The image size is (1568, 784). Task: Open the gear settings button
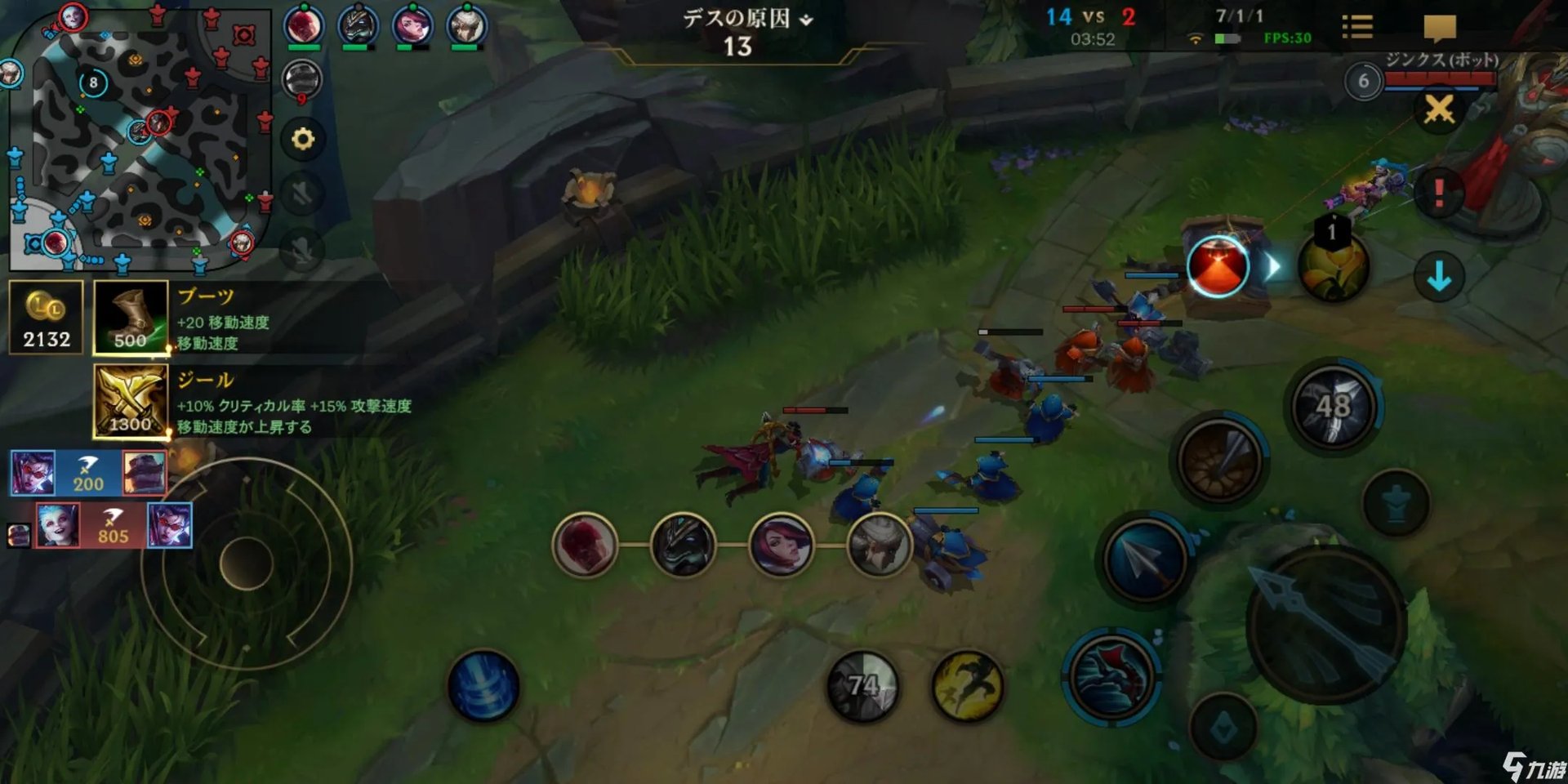point(303,139)
